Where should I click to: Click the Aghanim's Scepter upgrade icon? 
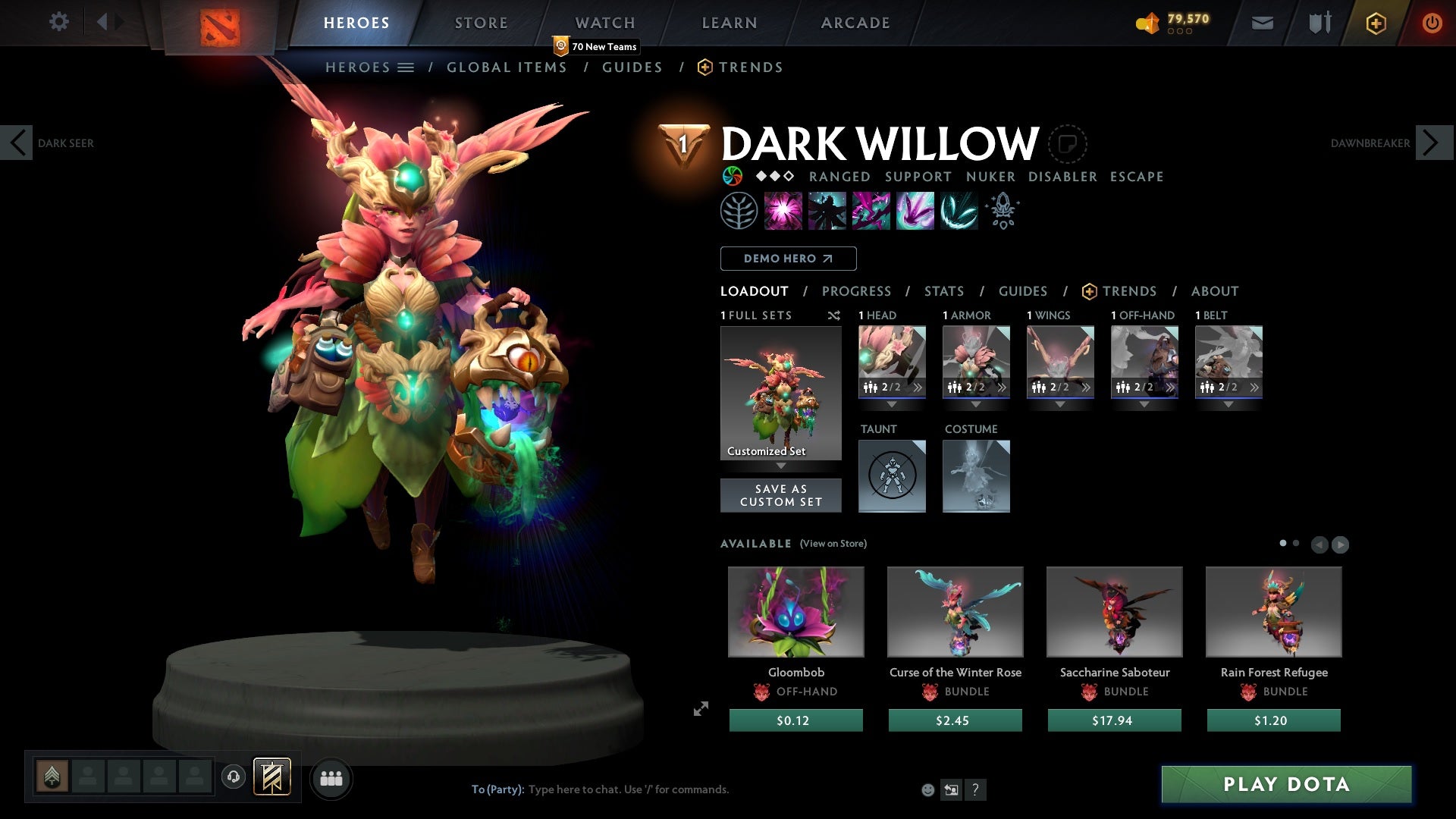pyautogui.click(x=1001, y=211)
